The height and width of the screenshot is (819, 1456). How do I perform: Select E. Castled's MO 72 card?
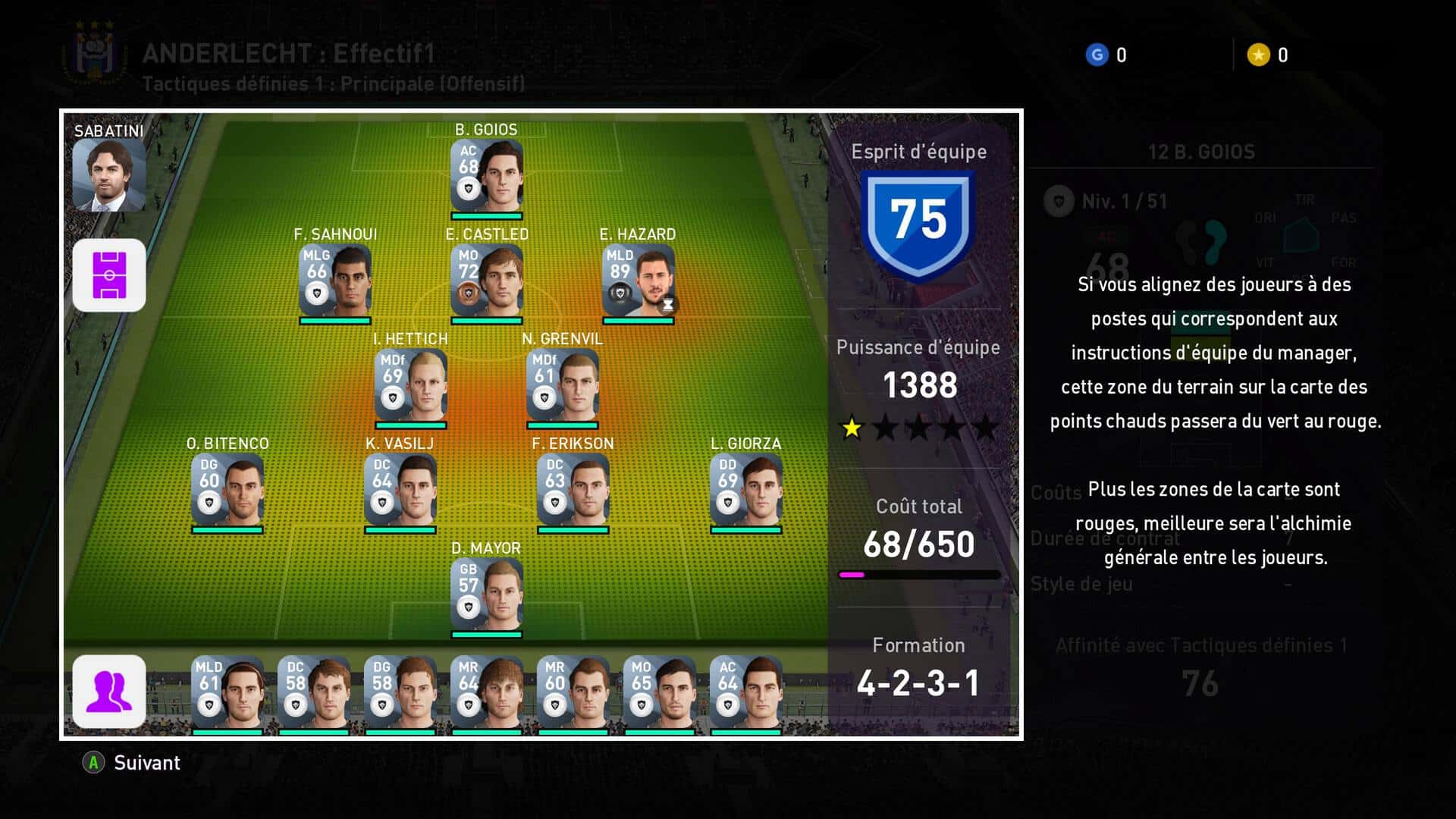click(x=486, y=281)
